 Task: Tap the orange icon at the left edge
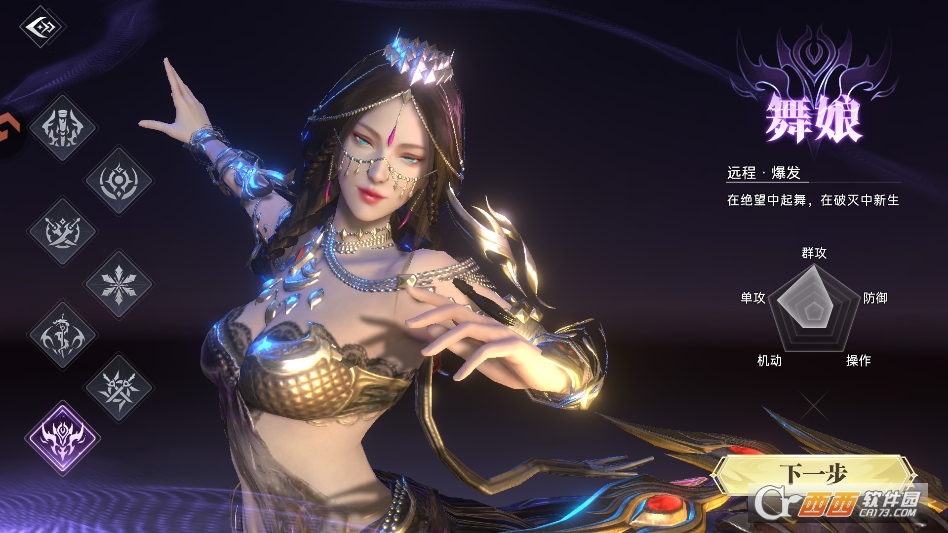coord(9,132)
